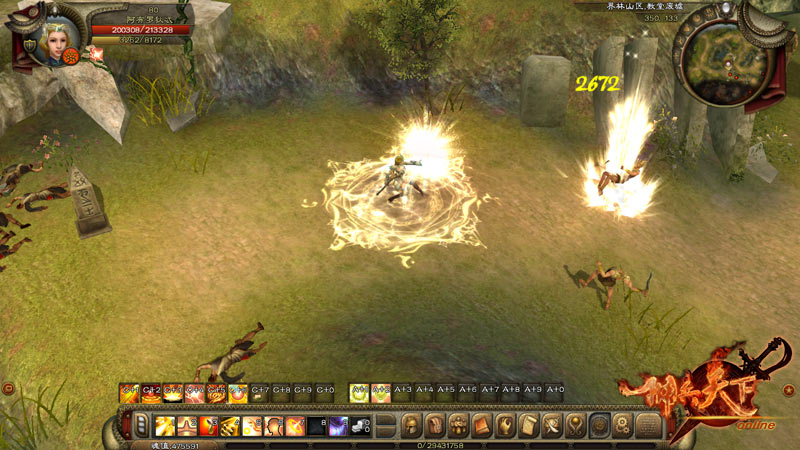The width and height of the screenshot is (800, 450).
Task: Click the orange buff icon beside the portrait
Action: [71, 58]
